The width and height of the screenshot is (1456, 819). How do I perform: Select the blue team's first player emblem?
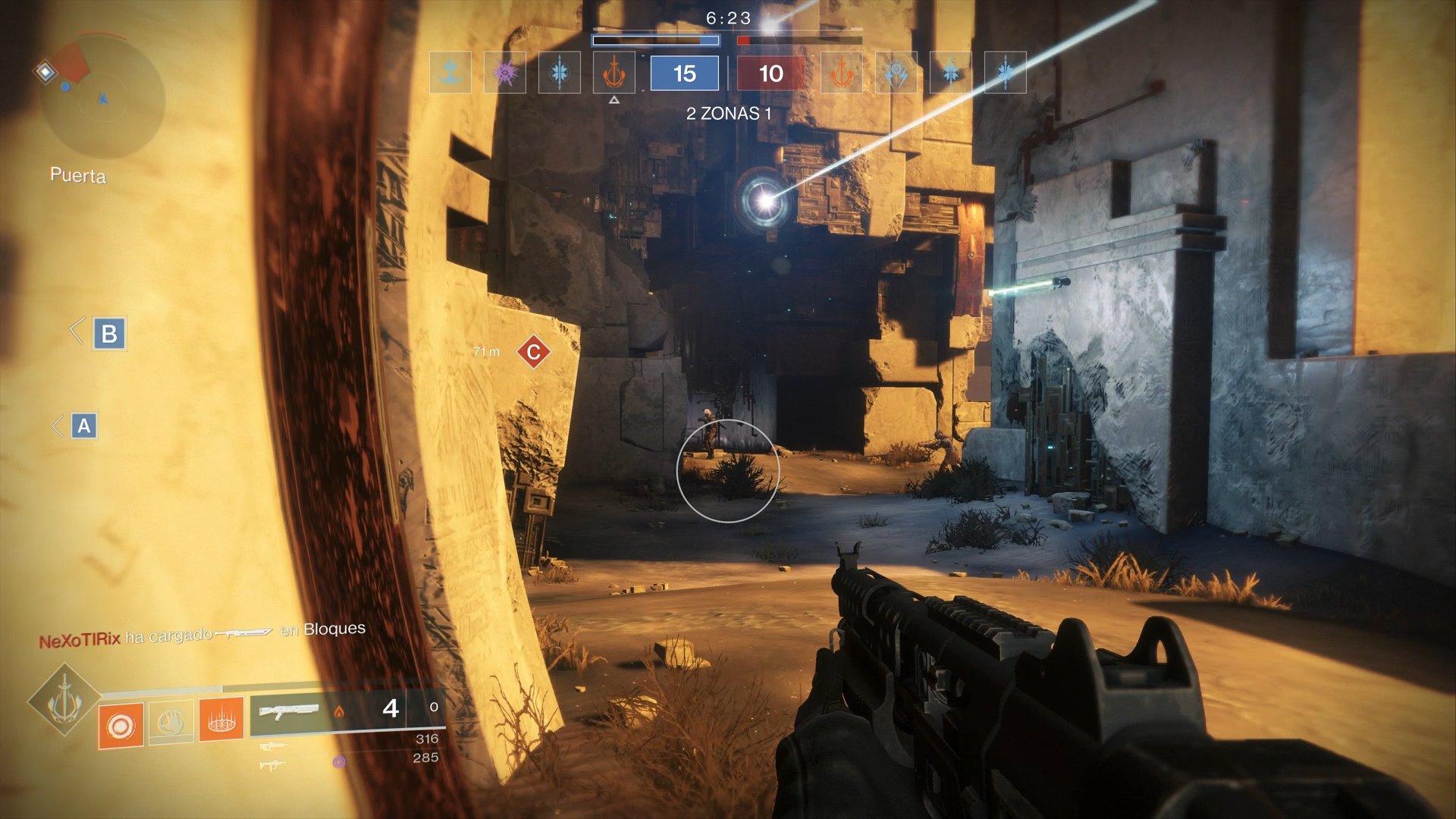450,72
